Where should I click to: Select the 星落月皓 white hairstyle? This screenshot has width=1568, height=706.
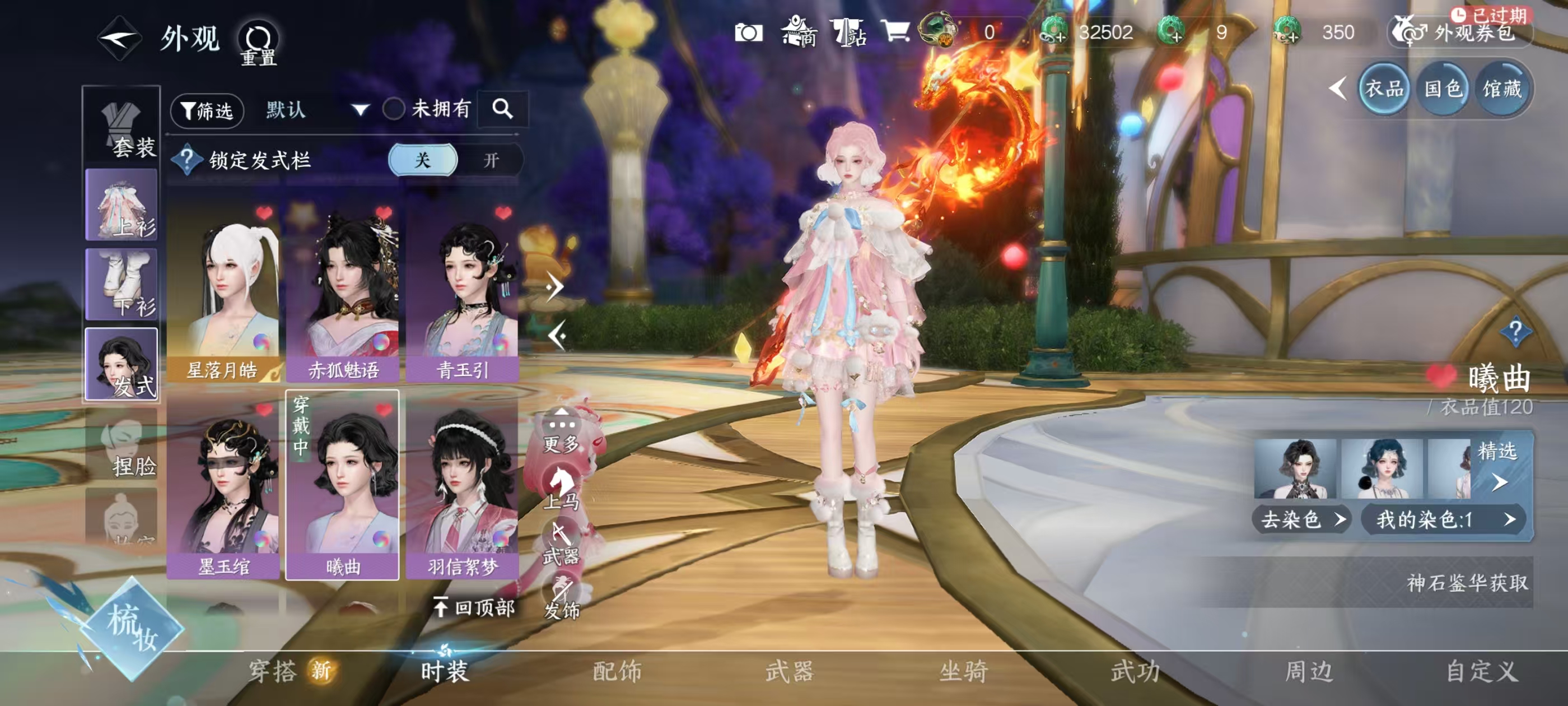pos(223,292)
